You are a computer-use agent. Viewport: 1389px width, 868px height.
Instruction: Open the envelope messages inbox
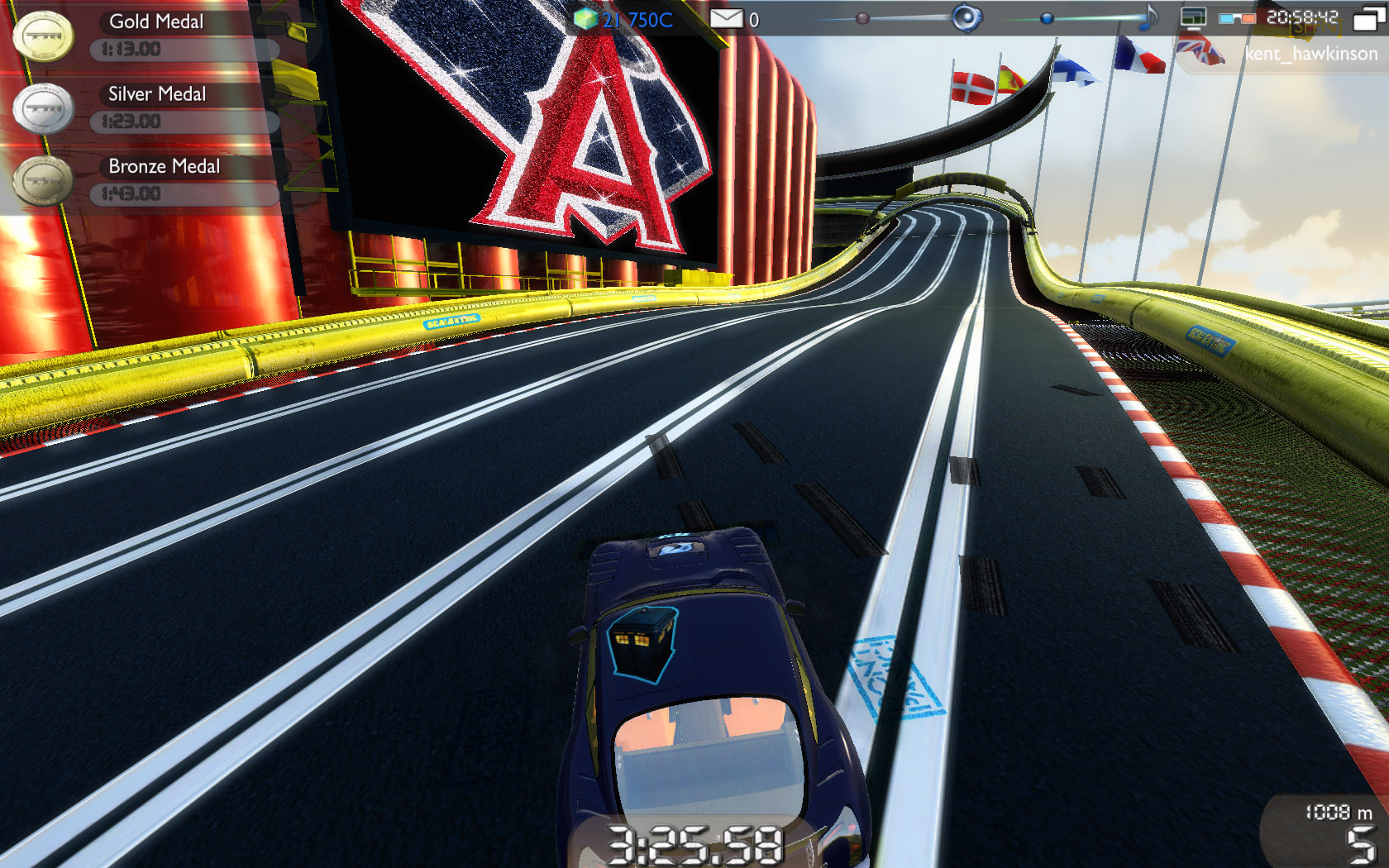click(x=726, y=18)
